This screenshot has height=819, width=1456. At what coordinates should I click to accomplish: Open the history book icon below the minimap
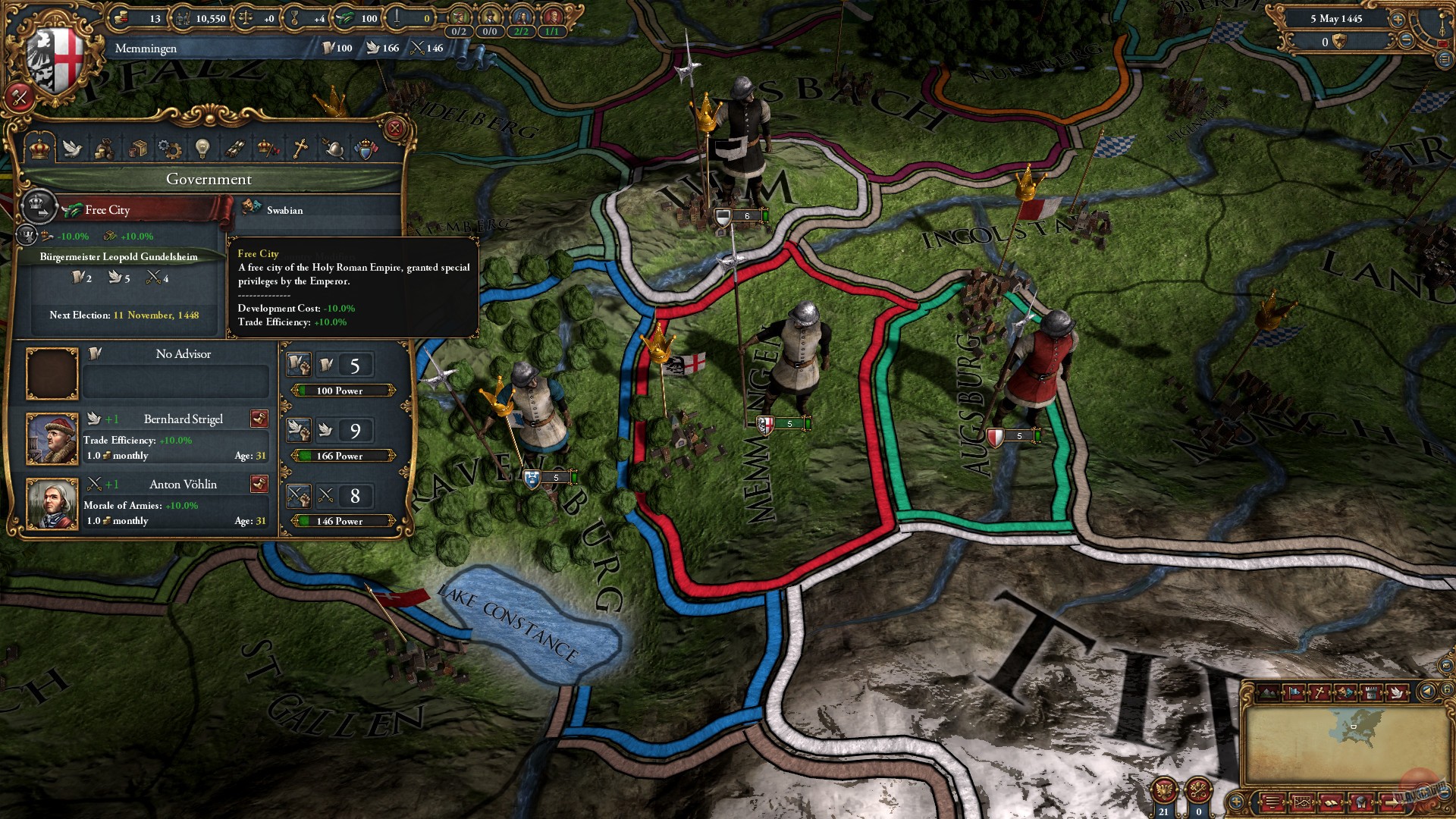pyautogui.click(x=1330, y=802)
